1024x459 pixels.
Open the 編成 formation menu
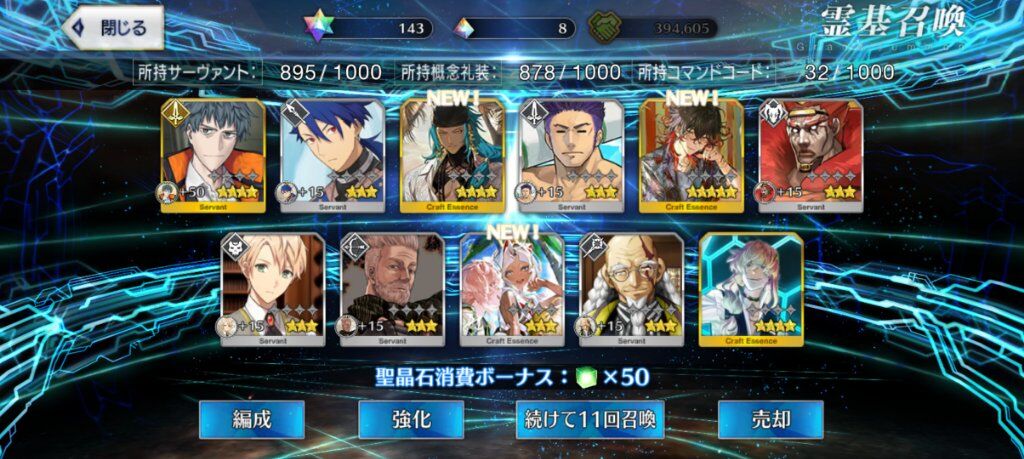pyautogui.click(x=251, y=419)
